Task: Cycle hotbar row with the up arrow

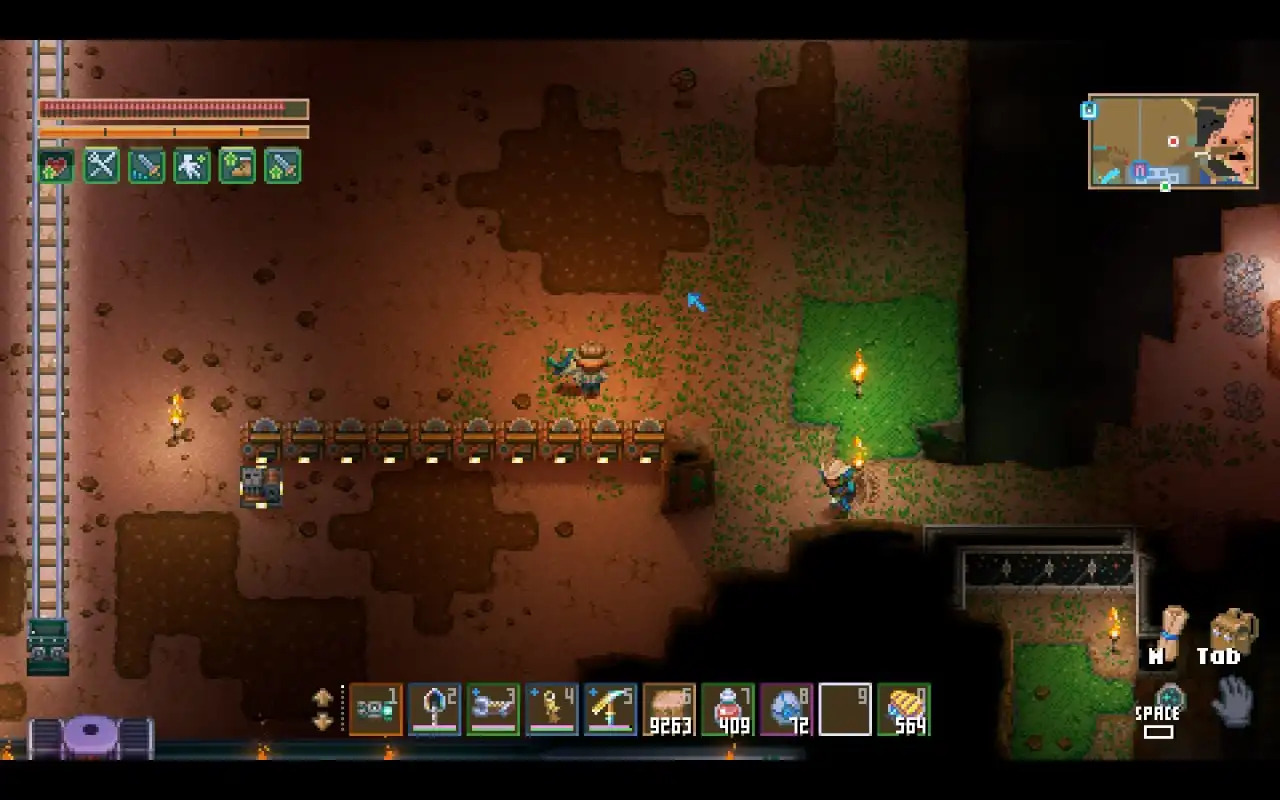Action: pyautogui.click(x=323, y=697)
